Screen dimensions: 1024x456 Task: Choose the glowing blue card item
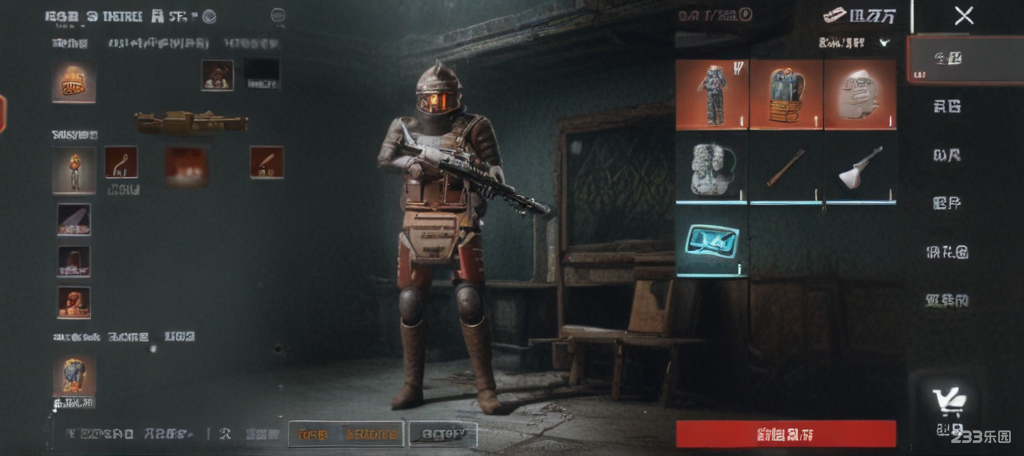click(x=711, y=241)
